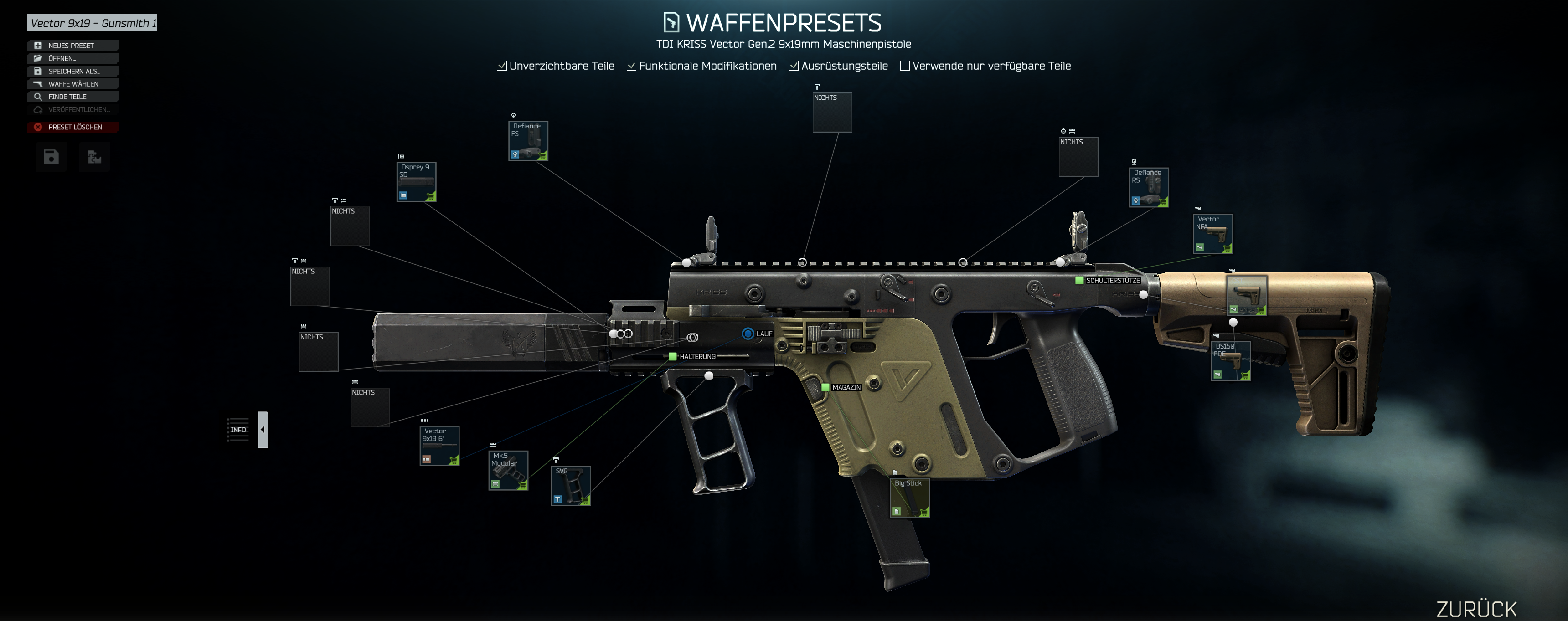Toggle the Unverzichtbare Teile checkbox
Image resolution: width=1568 pixels, height=621 pixels.
pyautogui.click(x=502, y=66)
